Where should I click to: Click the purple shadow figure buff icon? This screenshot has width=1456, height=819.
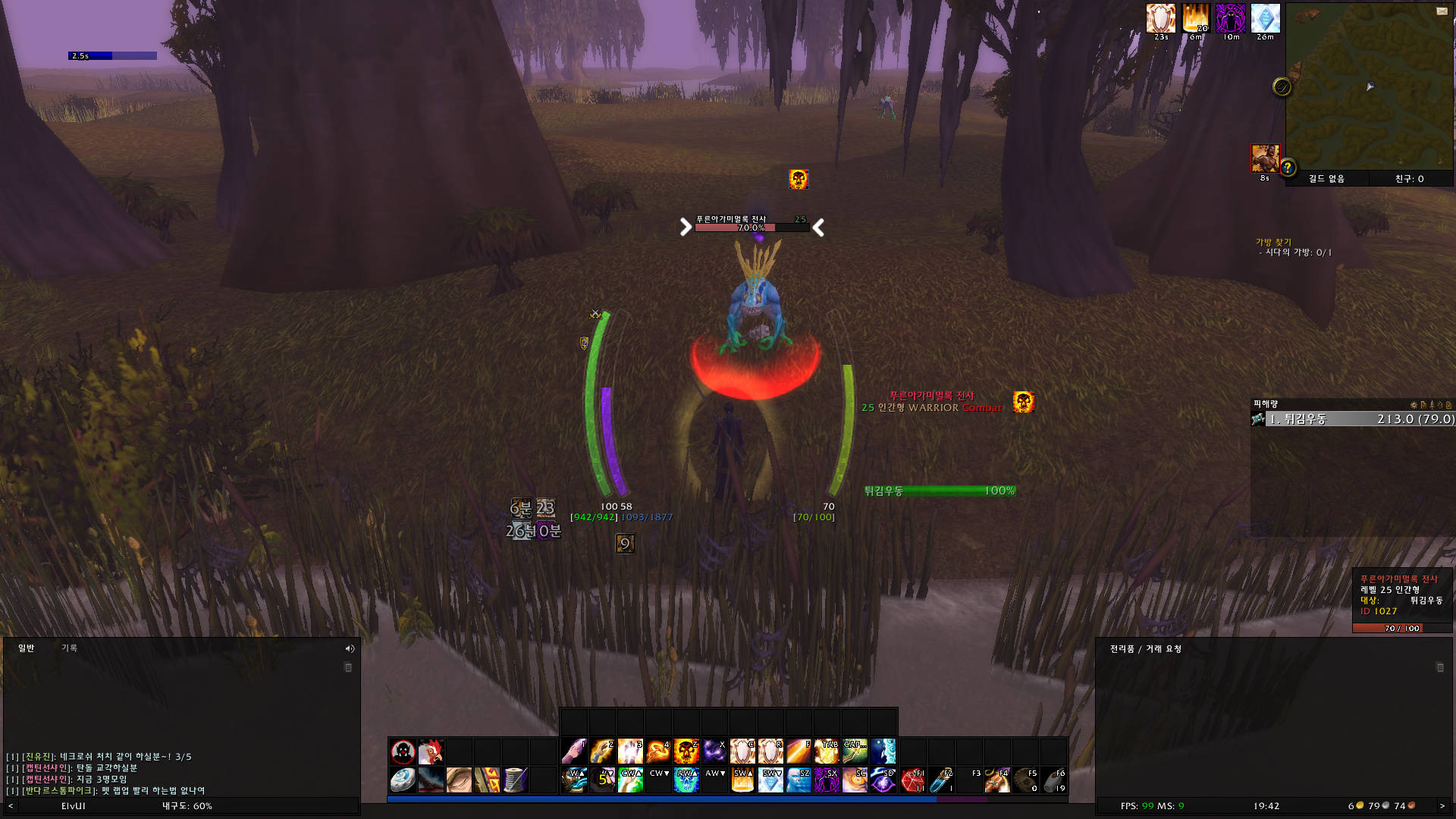coord(1230,18)
